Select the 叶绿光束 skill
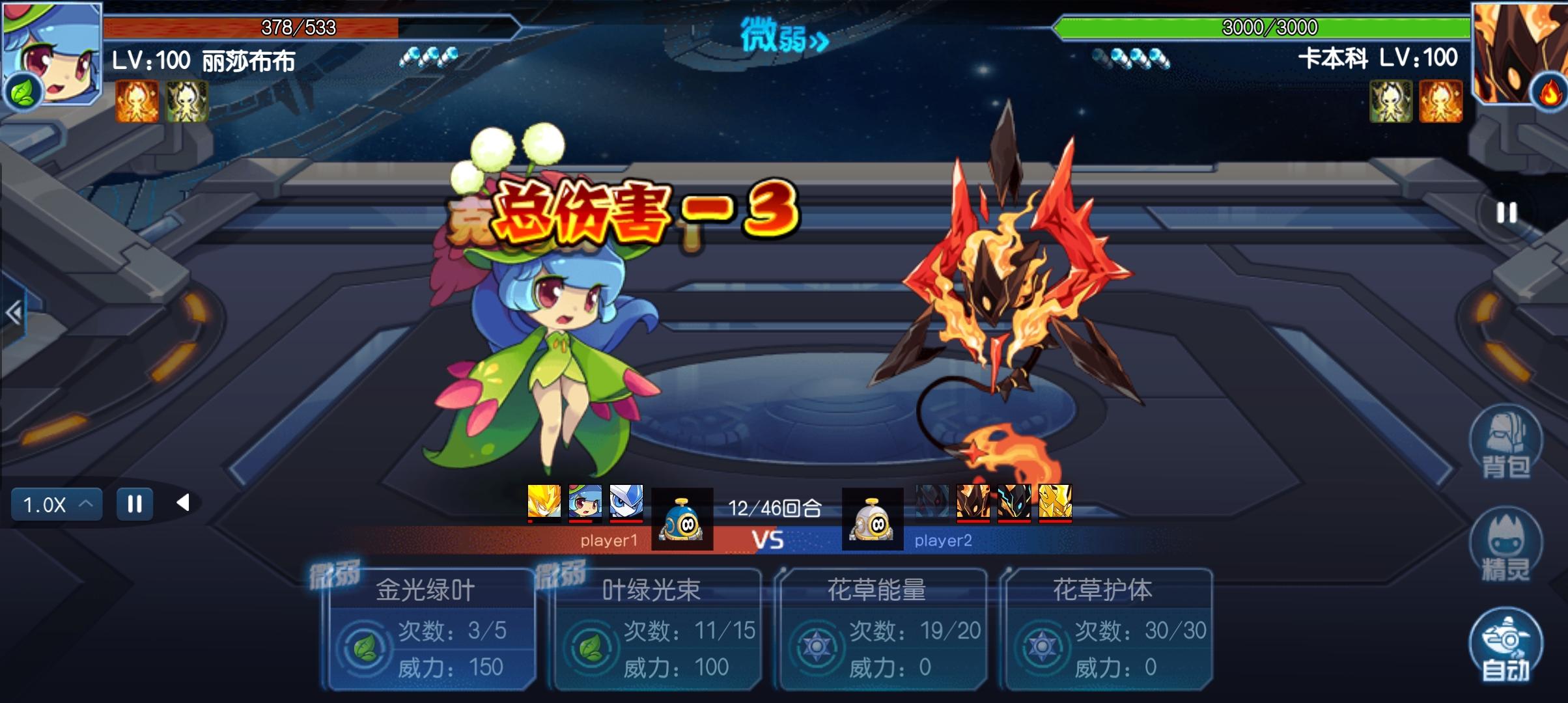The width and height of the screenshot is (1568, 703). [656, 629]
